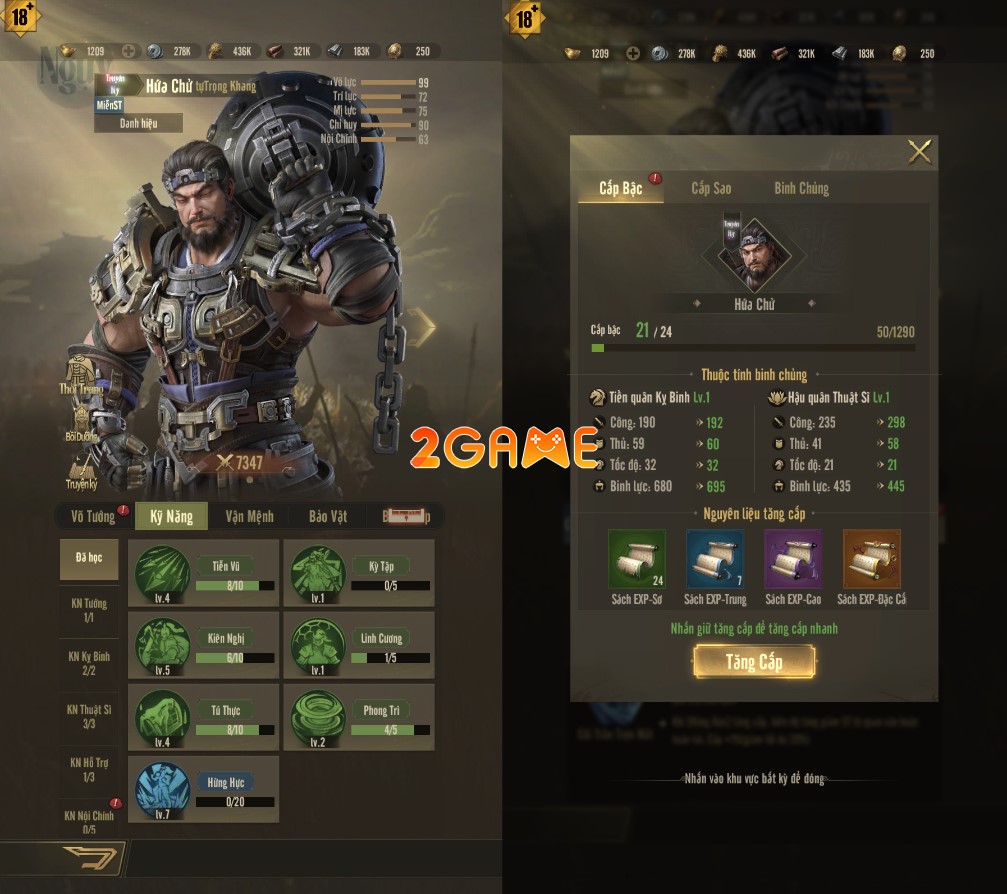Show the Bảo Vật tab
1007x894 pixels.
328,516
